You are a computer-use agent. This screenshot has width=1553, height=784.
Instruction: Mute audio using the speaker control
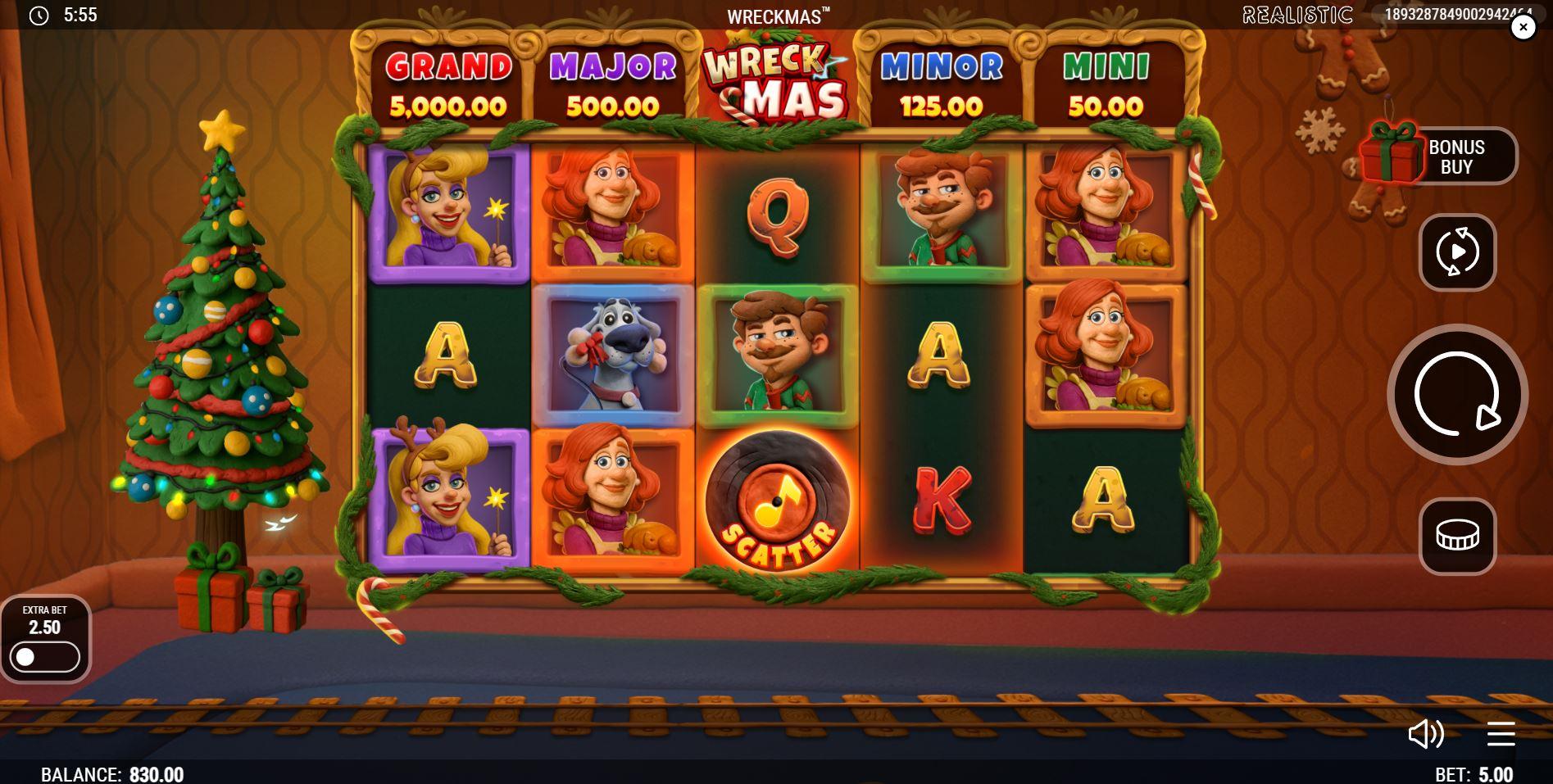1428,735
